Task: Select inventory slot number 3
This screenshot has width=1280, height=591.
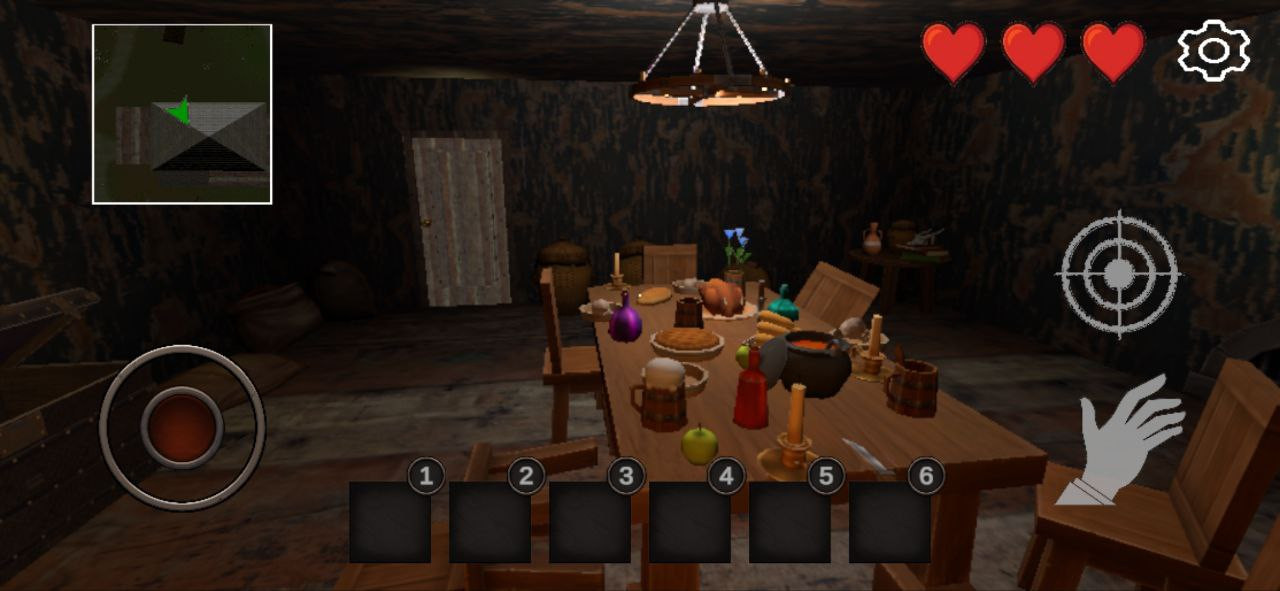Action: 590,522
